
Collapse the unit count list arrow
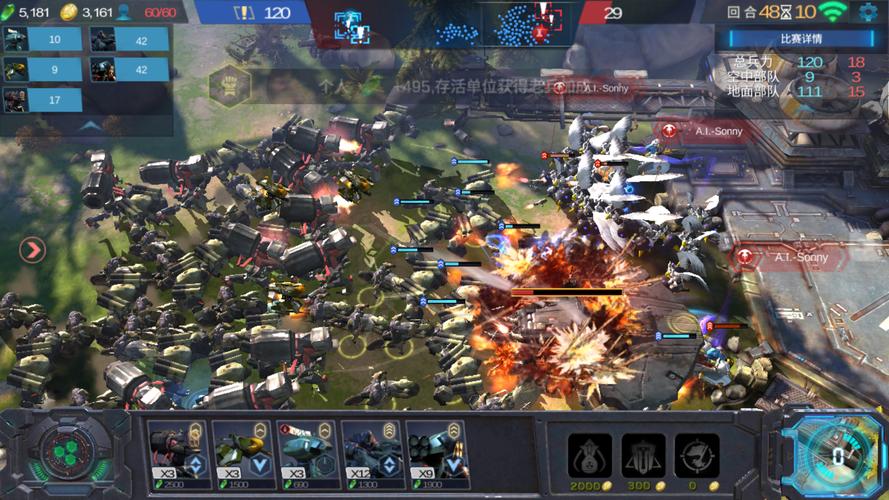(x=88, y=126)
